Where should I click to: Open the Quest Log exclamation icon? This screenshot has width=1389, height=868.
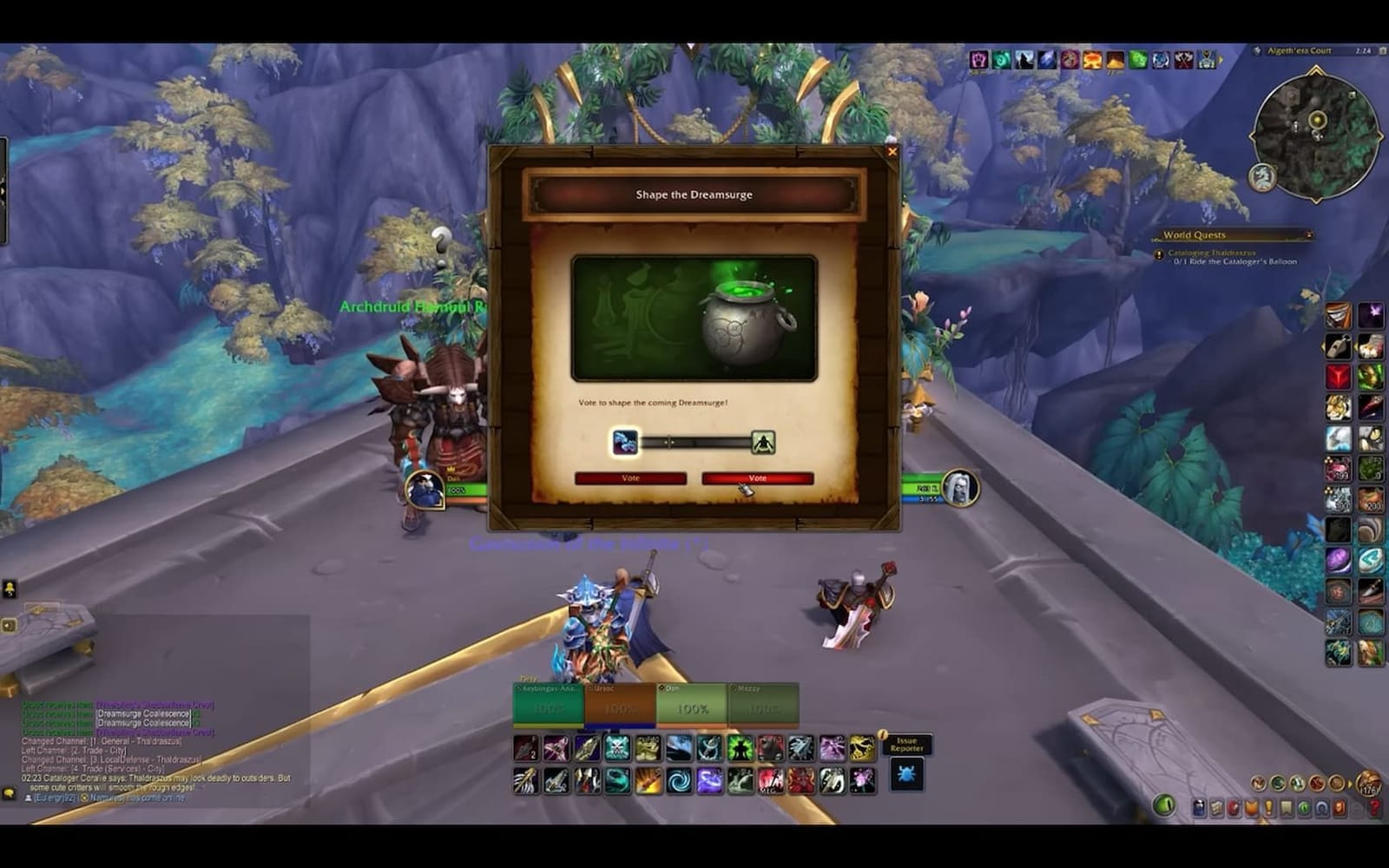coord(1268,808)
